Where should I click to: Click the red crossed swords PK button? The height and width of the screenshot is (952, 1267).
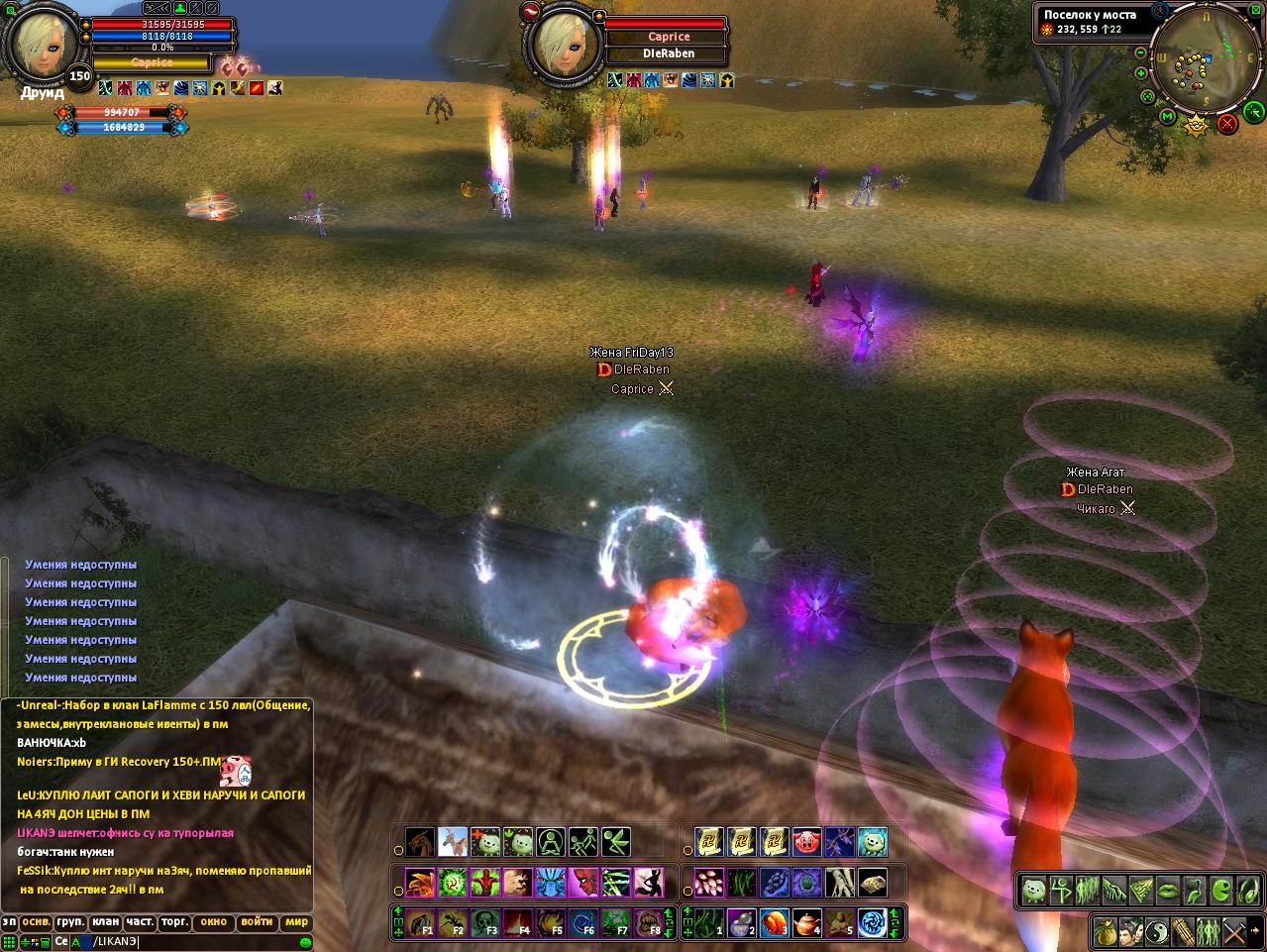[1227, 124]
